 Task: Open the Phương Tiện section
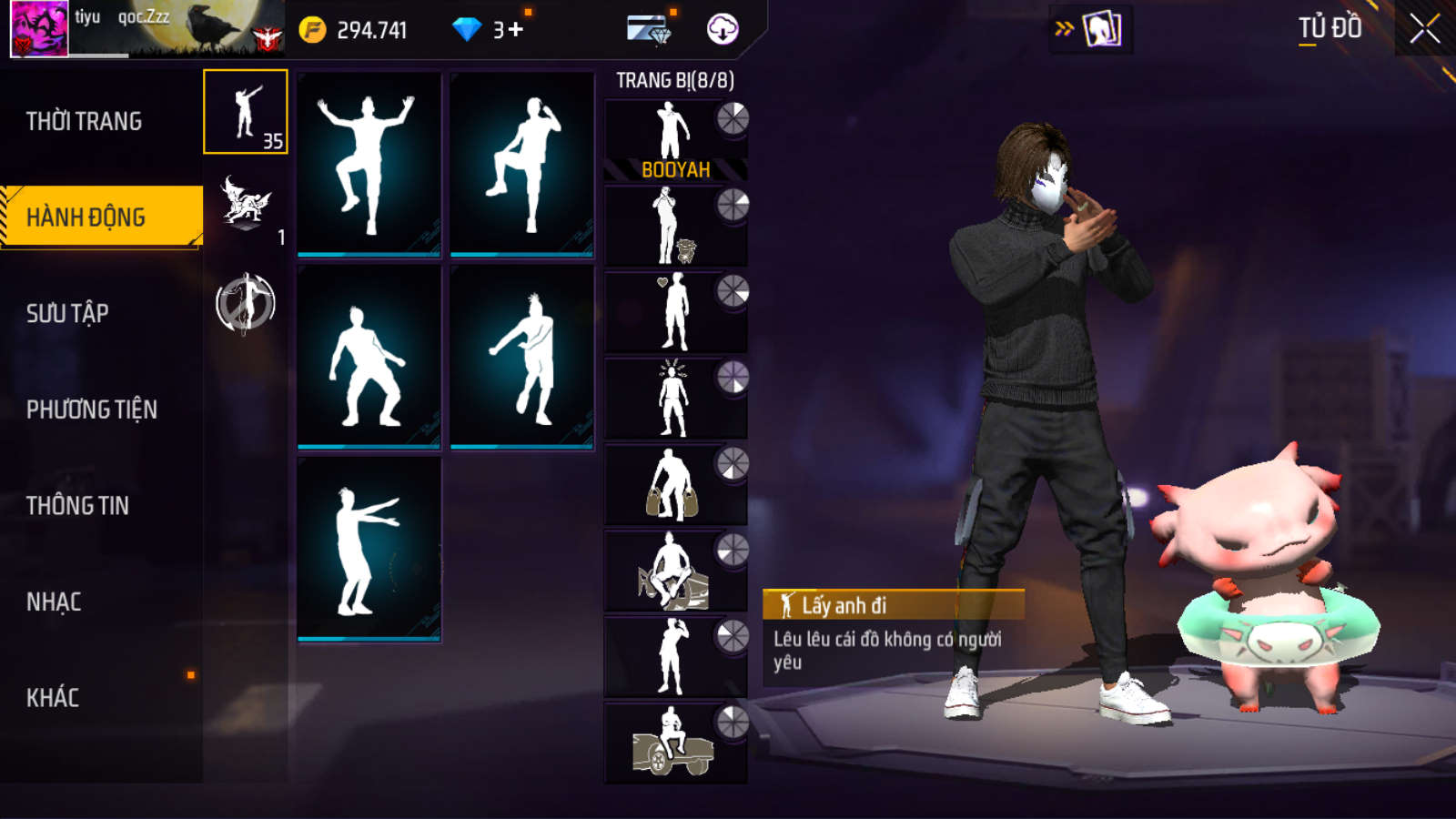click(92, 409)
